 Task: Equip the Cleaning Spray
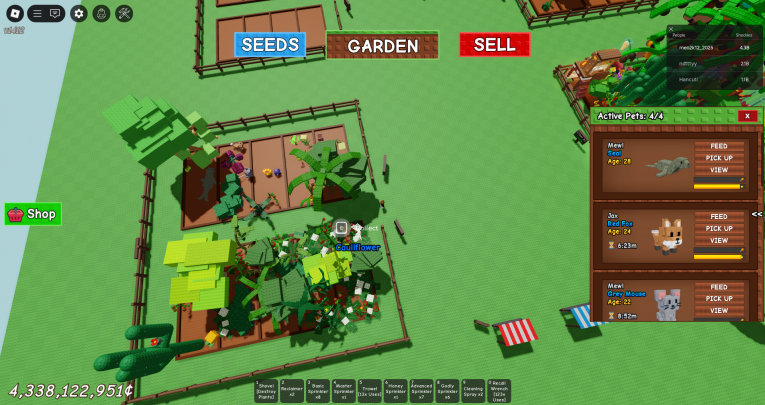(473, 390)
